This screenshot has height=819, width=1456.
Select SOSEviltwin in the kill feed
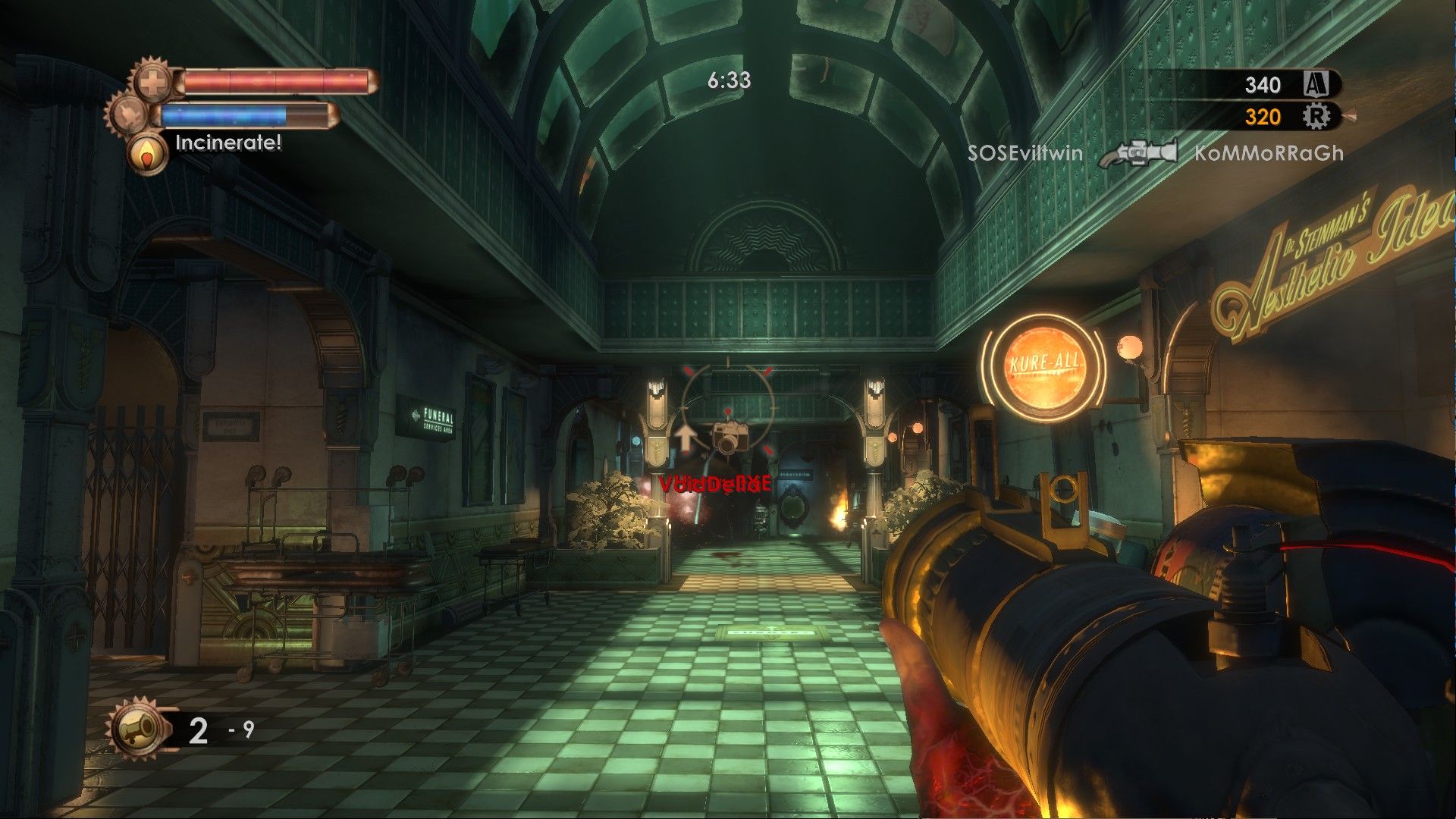tap(1025, 153)
